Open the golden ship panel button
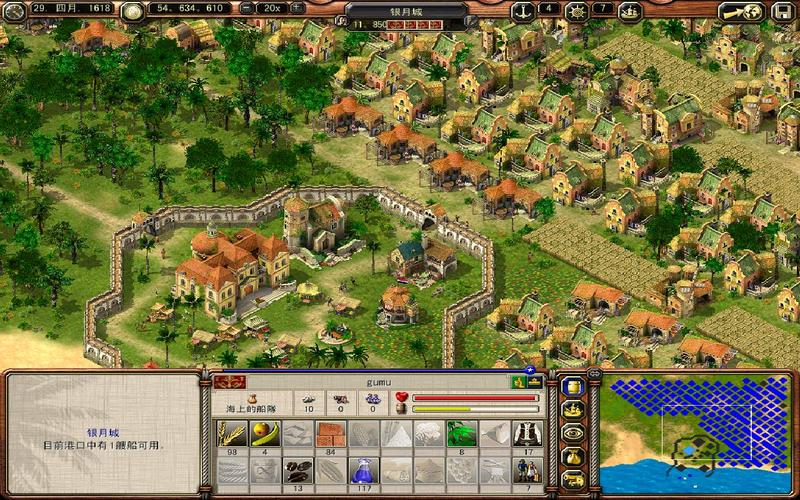 click(573, 410)
